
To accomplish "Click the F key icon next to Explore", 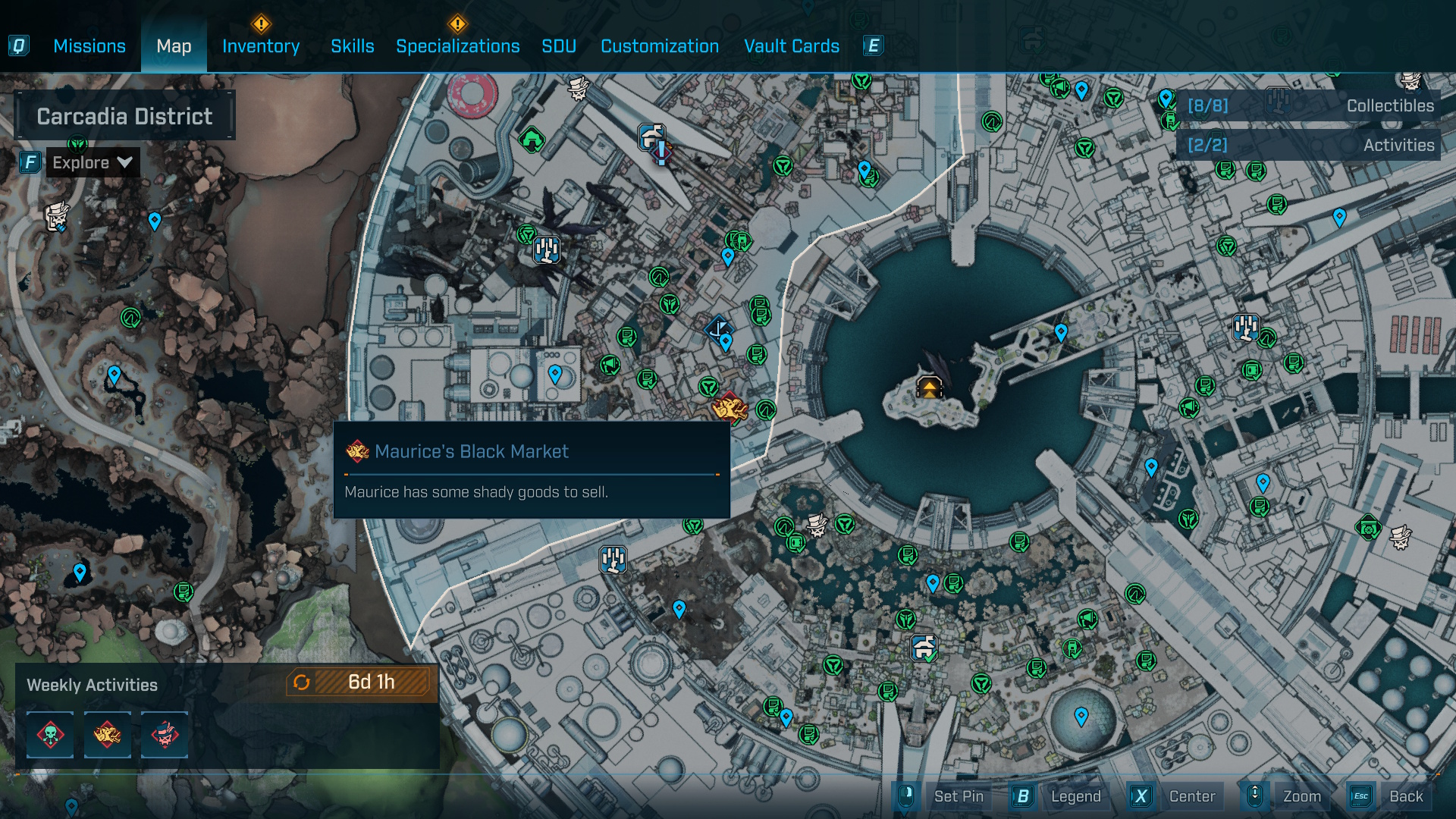I will [x=29, y=161].
